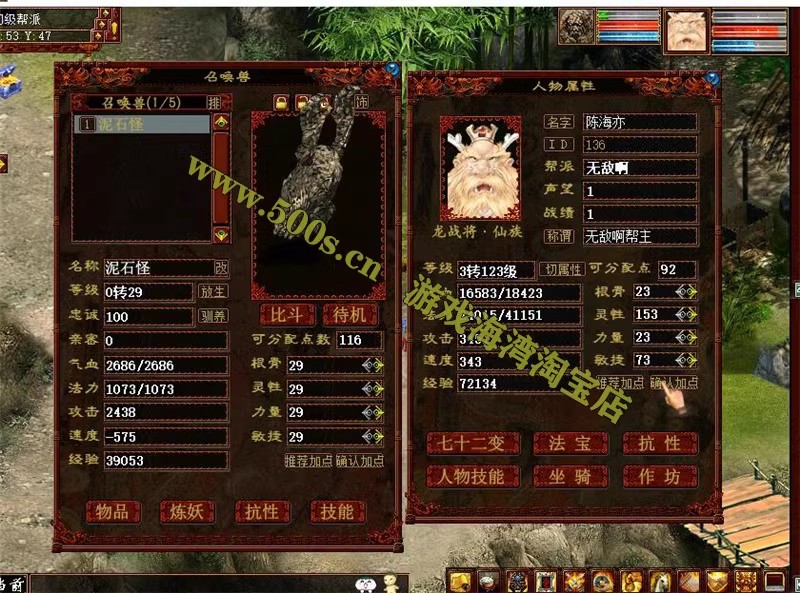Click the 驯养 button beside loyalty
This screenshot has width=800, height=593.
pos(213,316)
